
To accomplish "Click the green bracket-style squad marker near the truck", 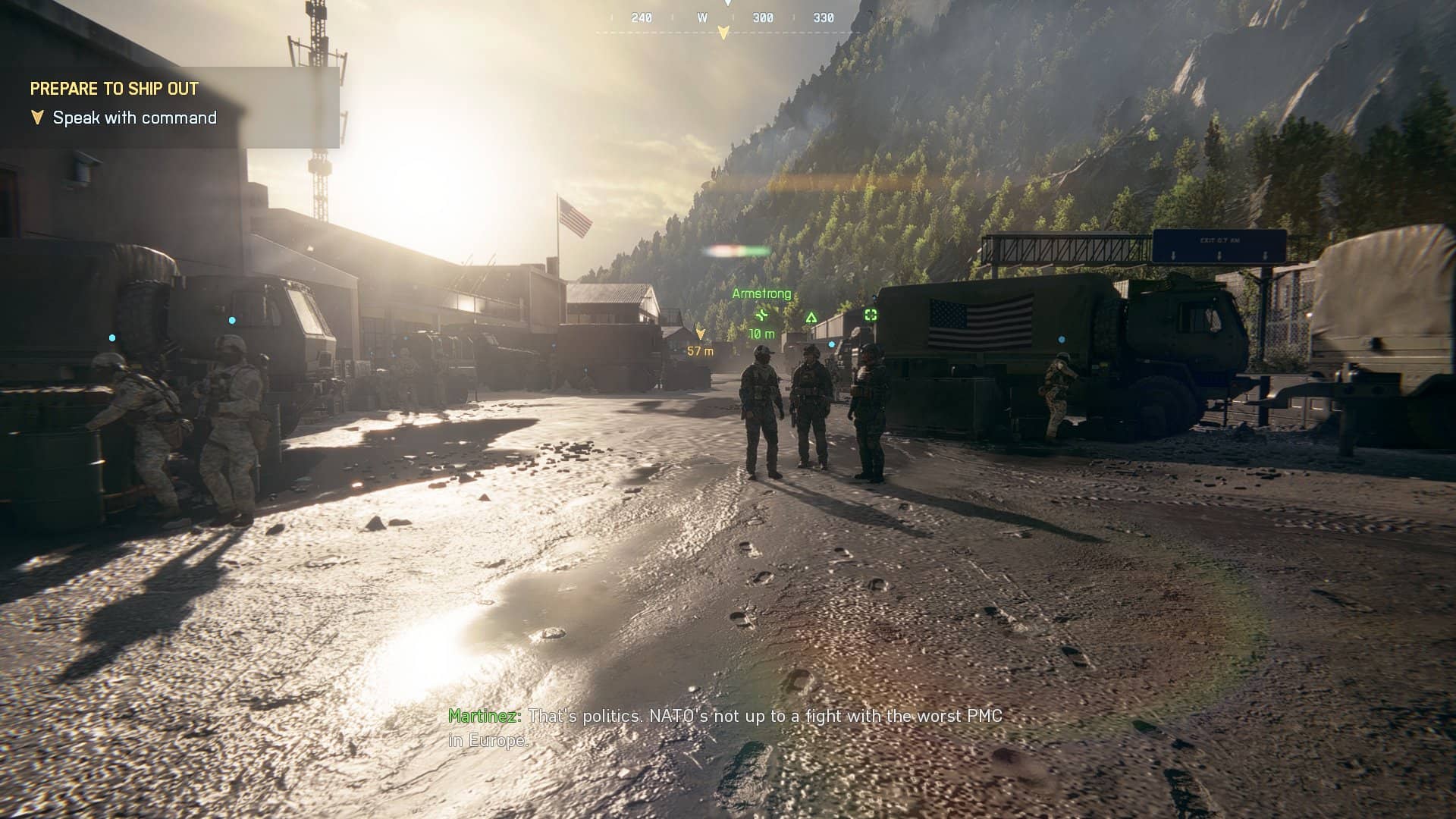I will tap(871, 315).
